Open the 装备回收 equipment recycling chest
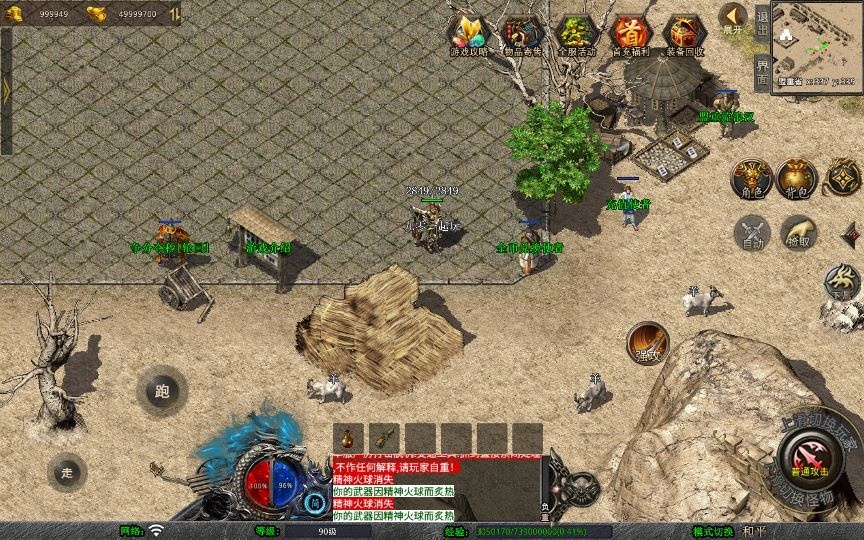 [x=685, y=35]
